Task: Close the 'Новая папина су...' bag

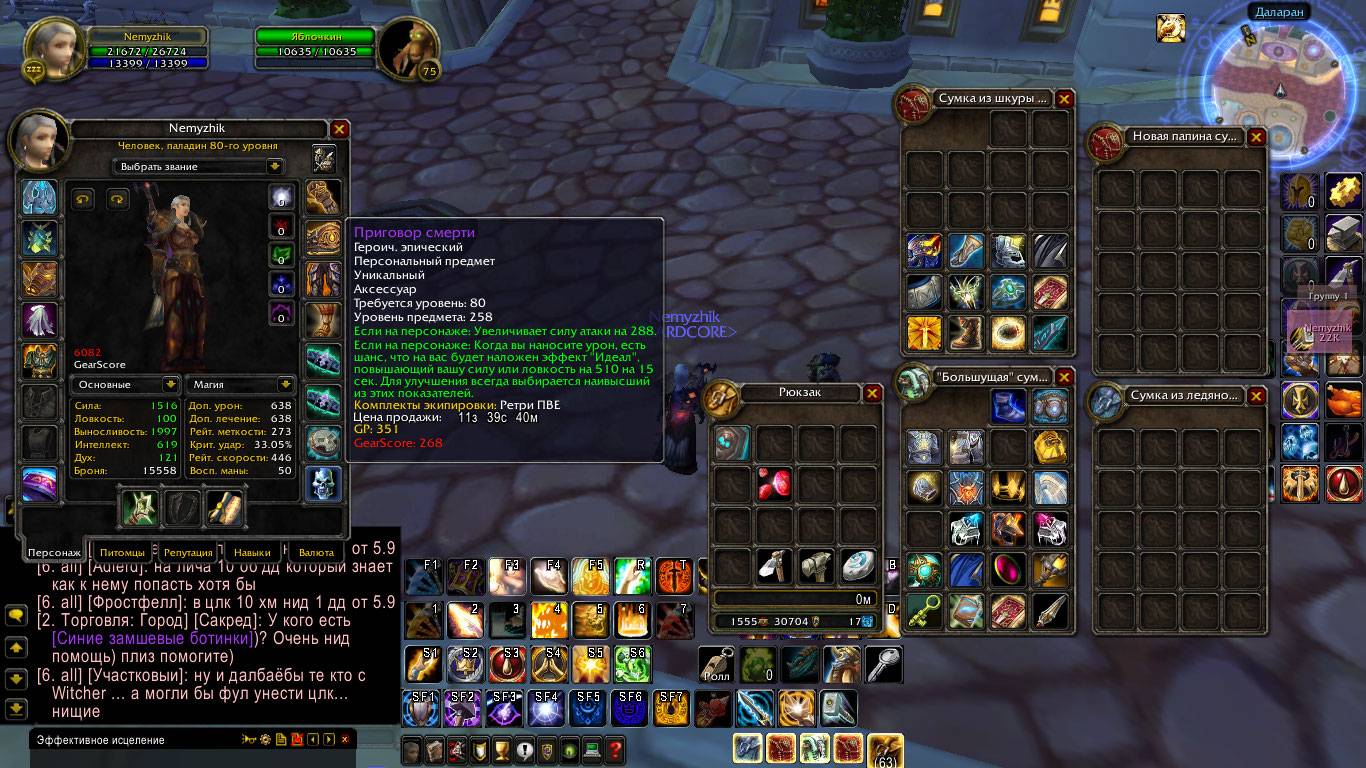Action: pyautogui.click(x=1256, y=137)
